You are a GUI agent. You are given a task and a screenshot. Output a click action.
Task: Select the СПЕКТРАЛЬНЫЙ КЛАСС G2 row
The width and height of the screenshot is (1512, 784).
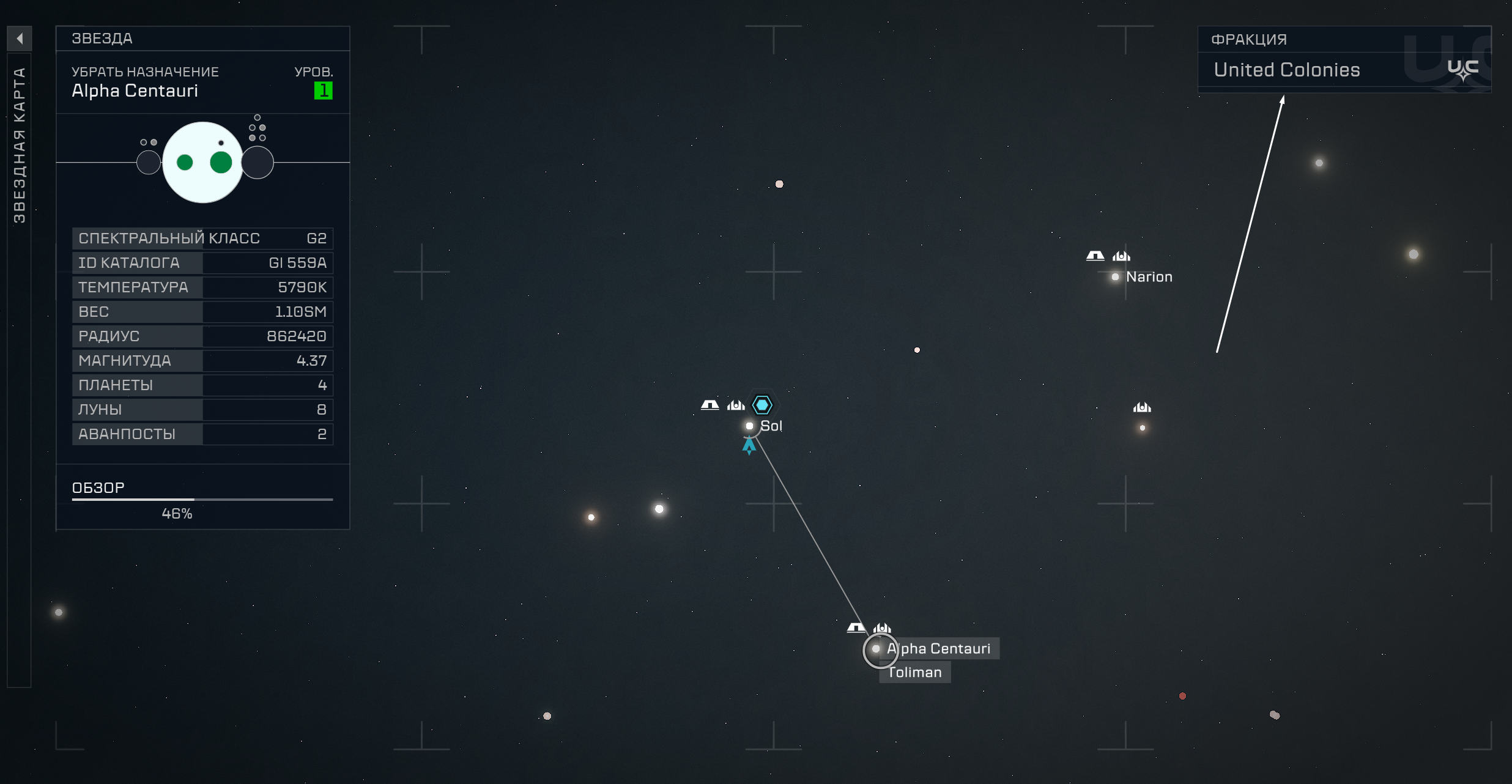click(x=202, y=239)
